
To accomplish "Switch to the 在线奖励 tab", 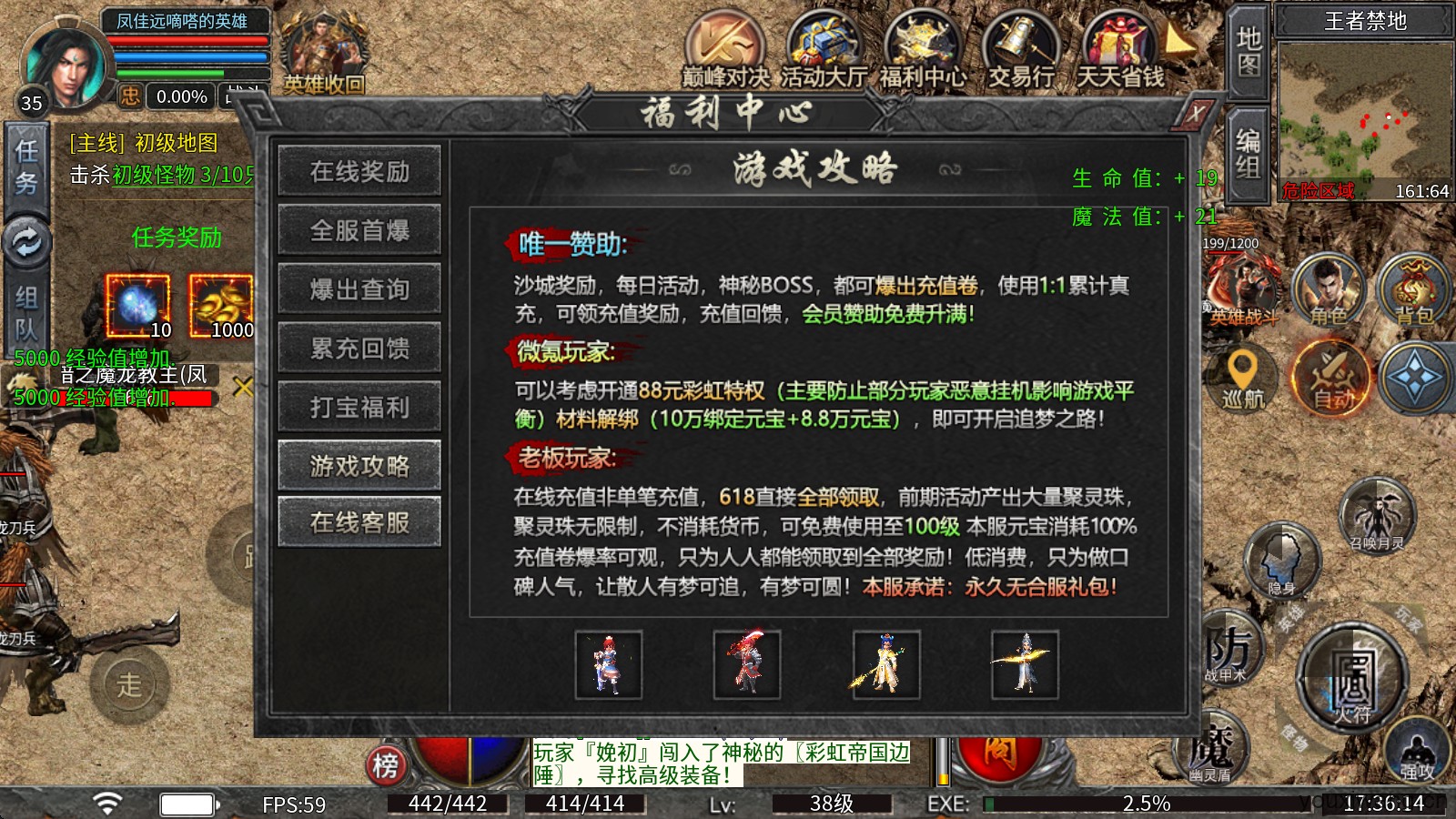I will tap(359, 171).
